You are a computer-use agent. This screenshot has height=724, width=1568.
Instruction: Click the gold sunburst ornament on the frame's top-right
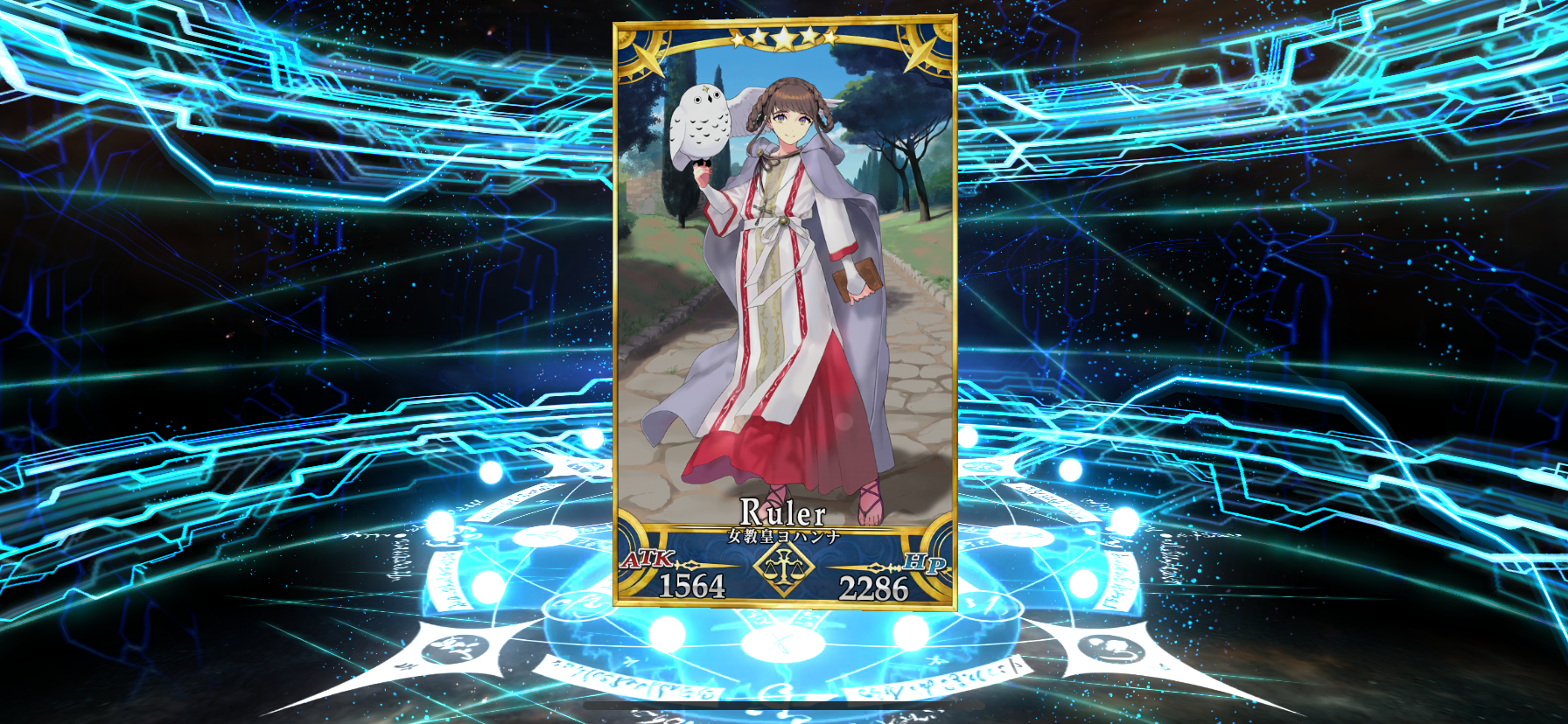pos(923,52)
